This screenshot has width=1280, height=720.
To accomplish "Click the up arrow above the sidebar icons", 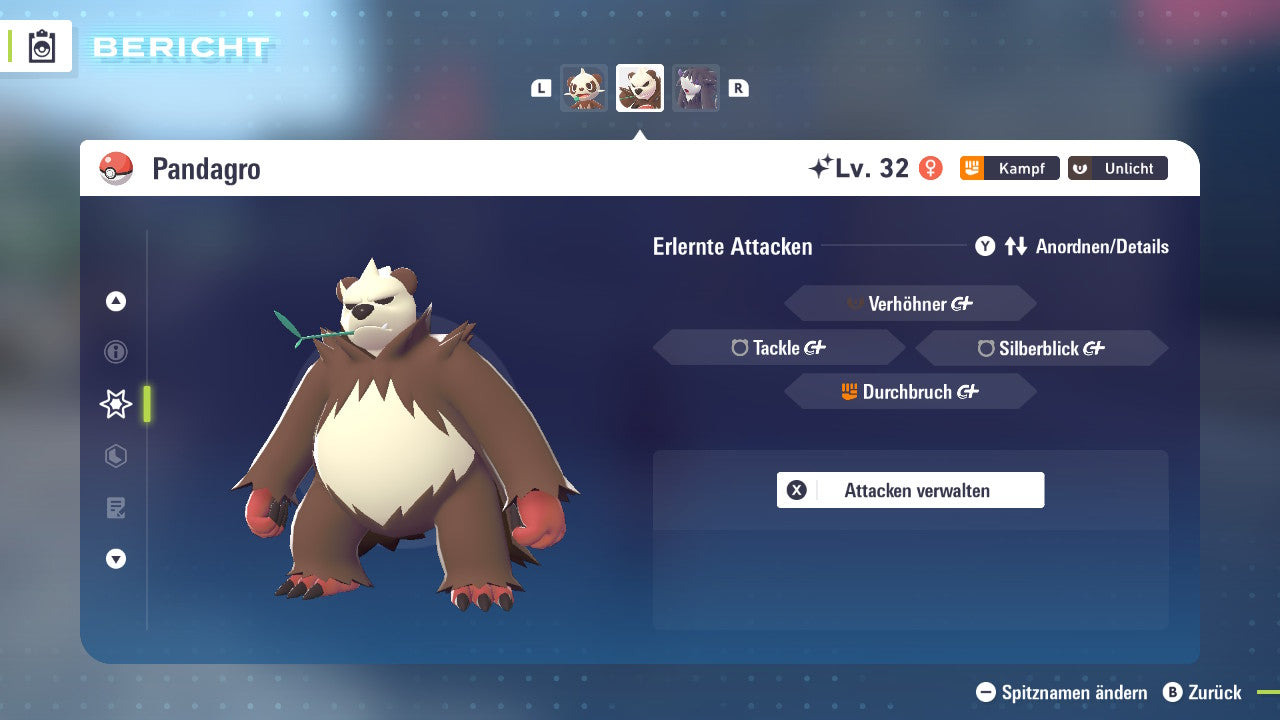I will tap(115, 301).
